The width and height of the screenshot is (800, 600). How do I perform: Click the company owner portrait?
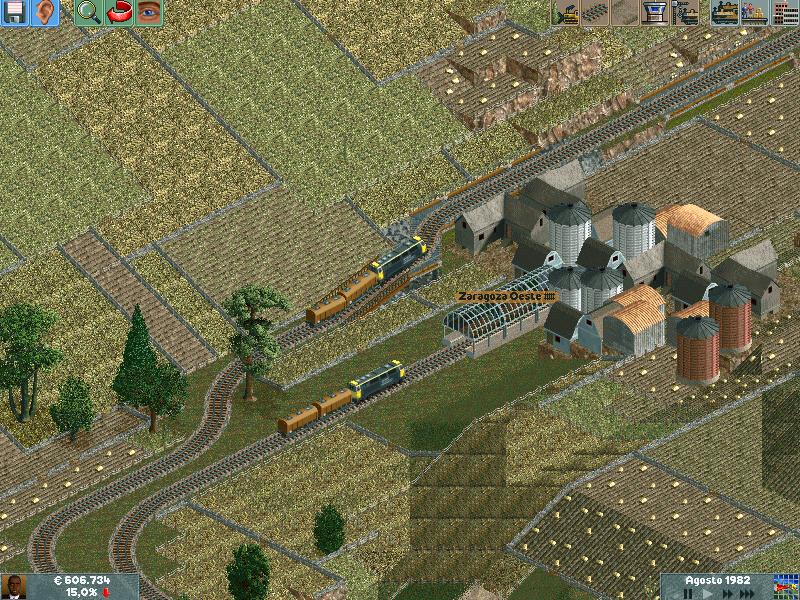click(13, 586)
